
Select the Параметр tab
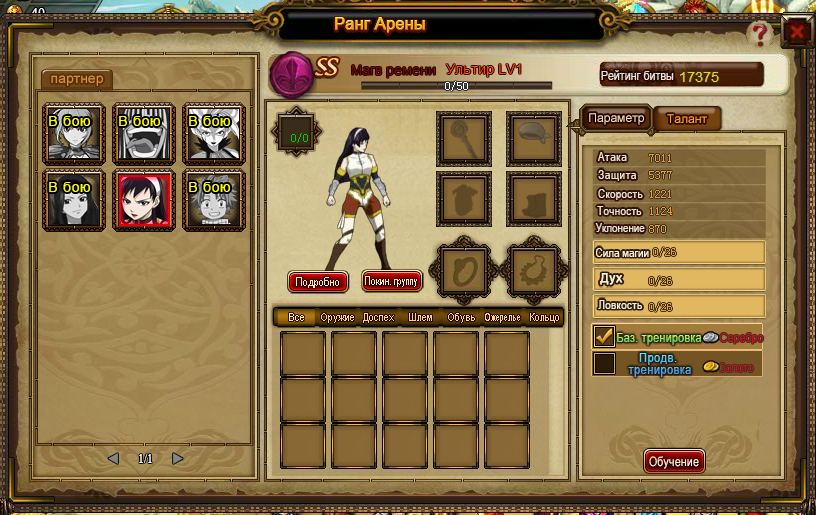click(616, 118)
